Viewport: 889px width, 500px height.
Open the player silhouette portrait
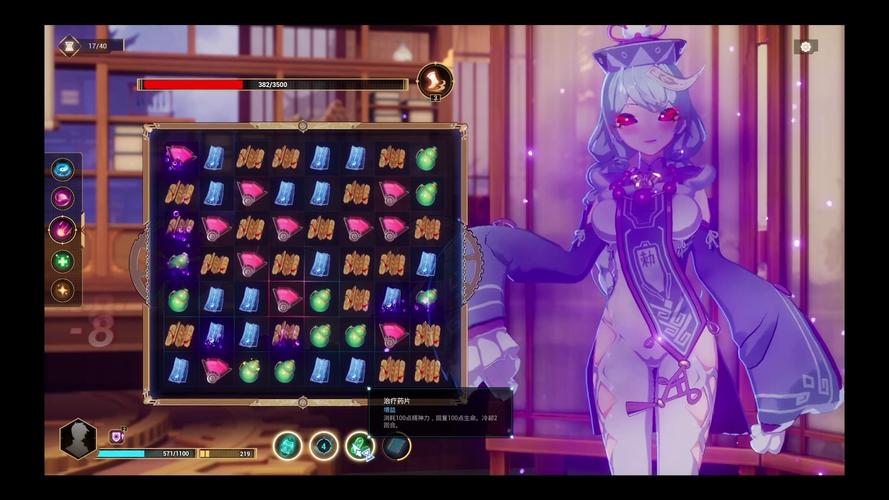78,439
